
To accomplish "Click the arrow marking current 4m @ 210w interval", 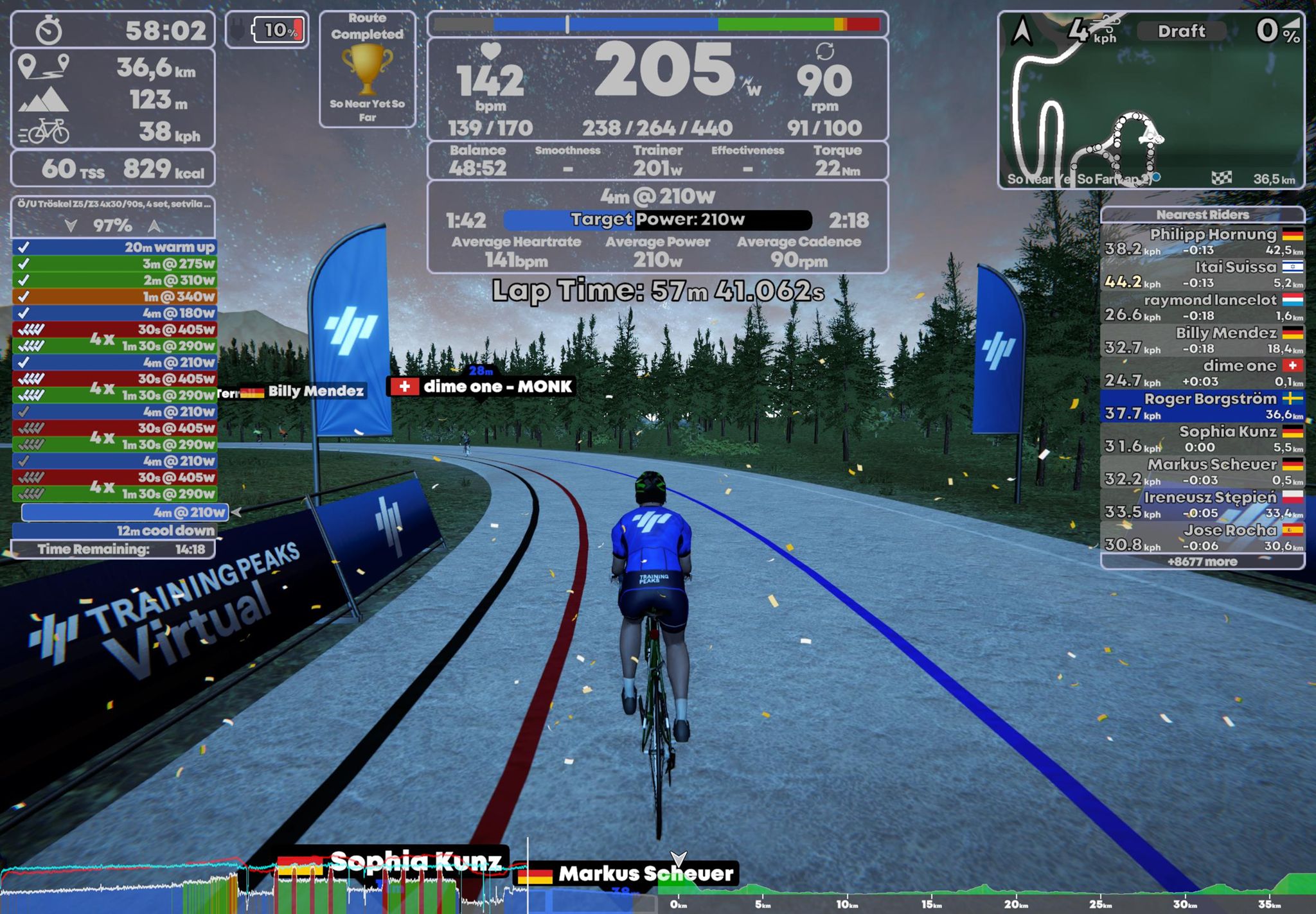I will click(x=235, y=511).
